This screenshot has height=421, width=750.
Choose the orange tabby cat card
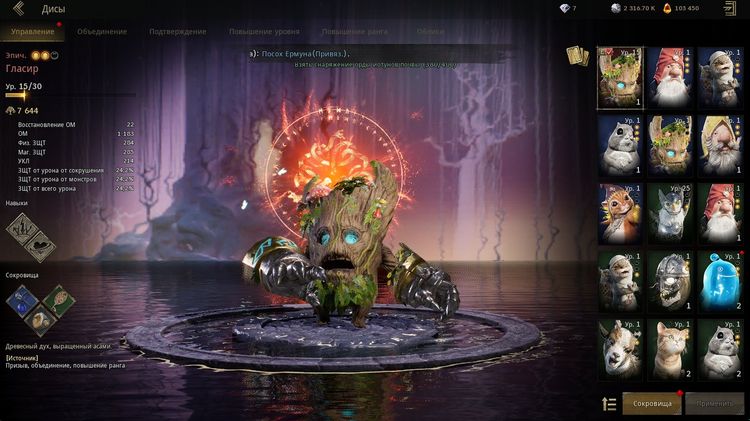click(x=671, y=347)
